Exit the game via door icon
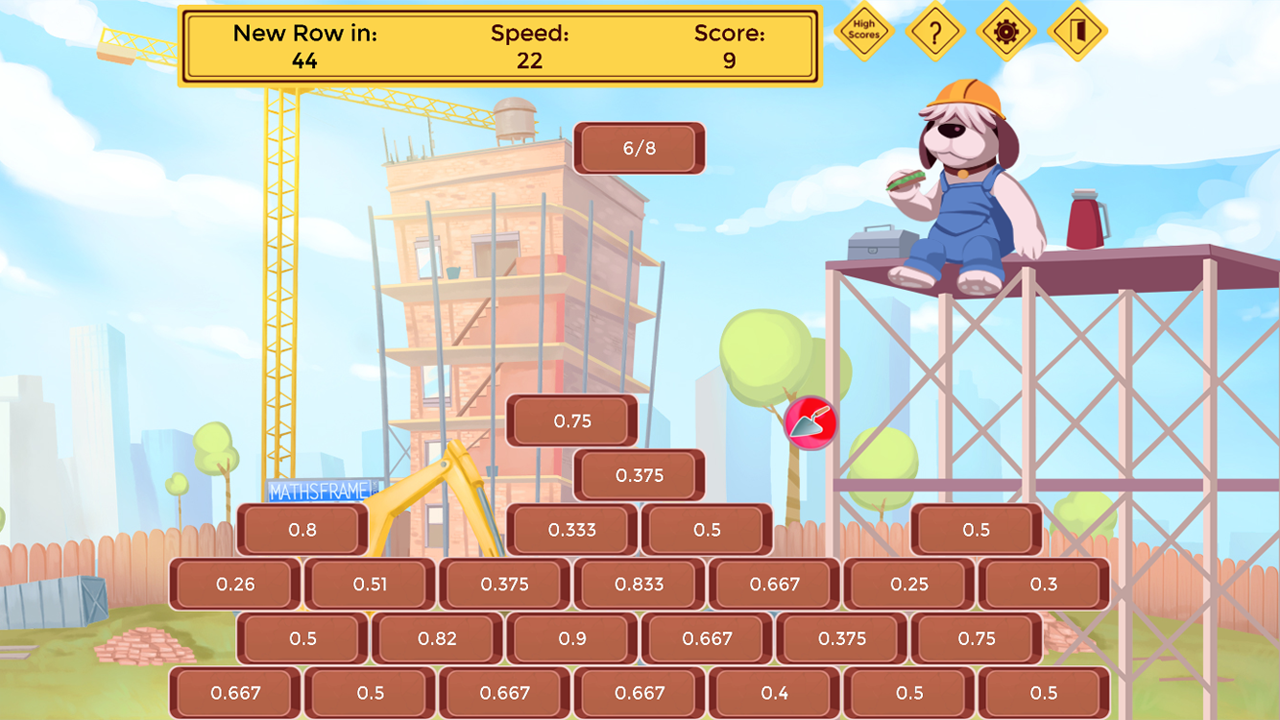Screen dimensions: 1280x720 (x=1077, y=31)
